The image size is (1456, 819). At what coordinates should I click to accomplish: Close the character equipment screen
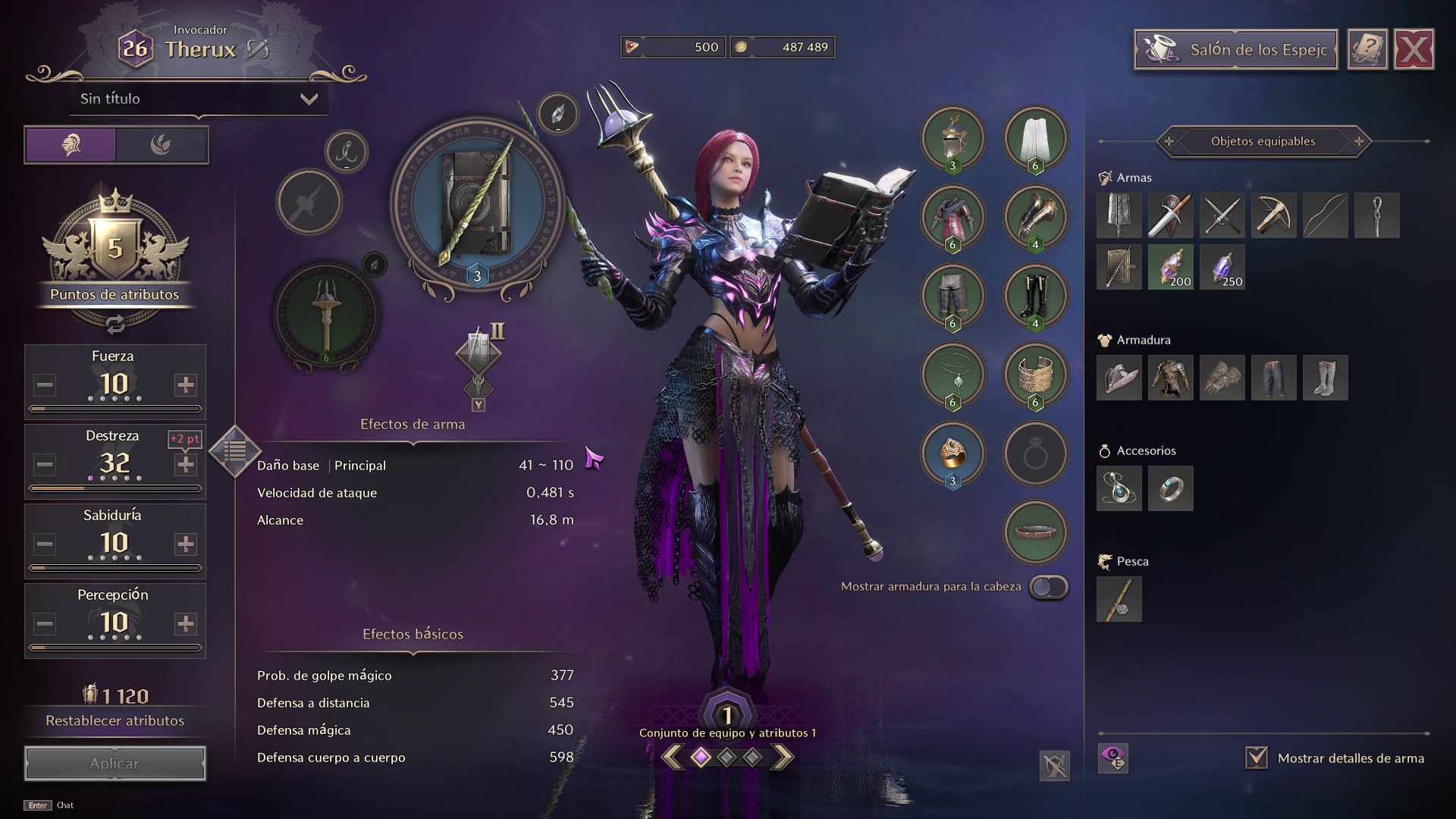click(x=1414, y=50)
